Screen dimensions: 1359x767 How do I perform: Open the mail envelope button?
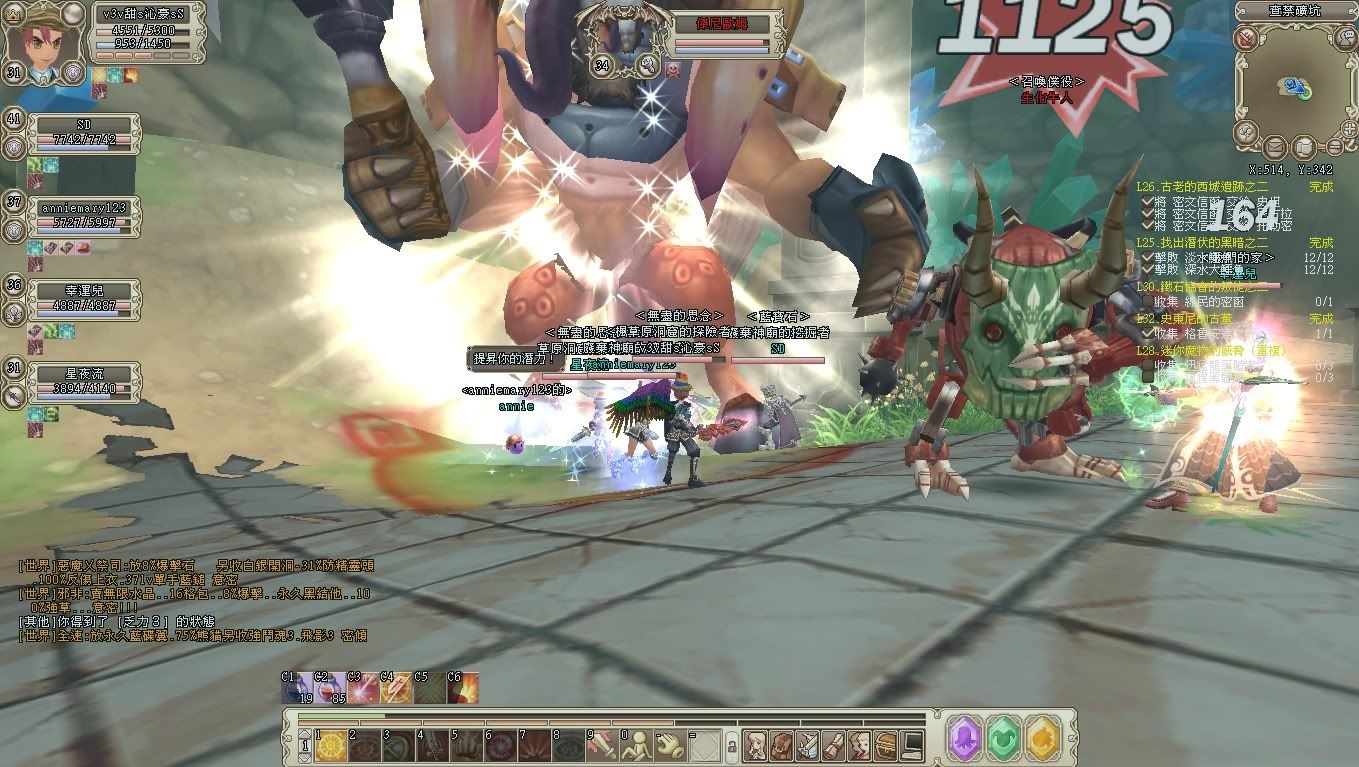pyautogui.click(x=1275, y=147)
